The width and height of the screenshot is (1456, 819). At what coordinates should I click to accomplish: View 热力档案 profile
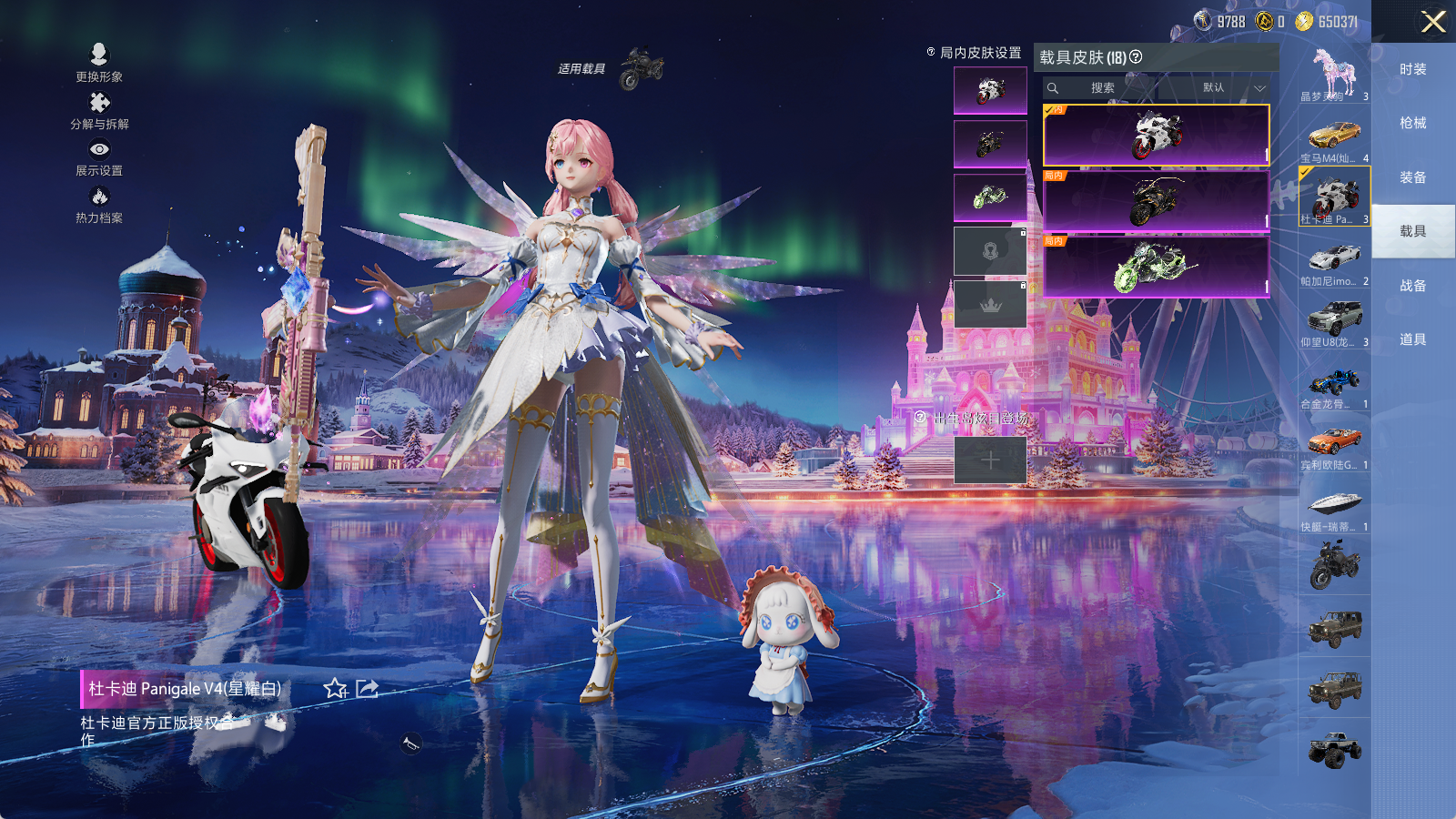(x=99, y=204)
